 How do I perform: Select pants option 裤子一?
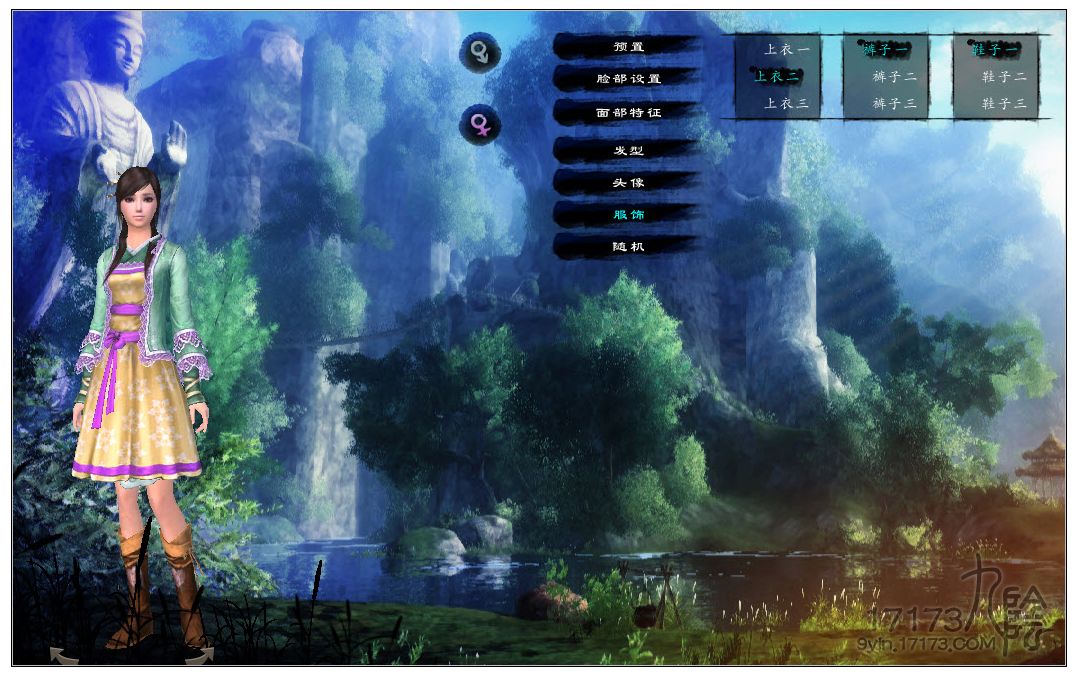[x=886, y=48]
